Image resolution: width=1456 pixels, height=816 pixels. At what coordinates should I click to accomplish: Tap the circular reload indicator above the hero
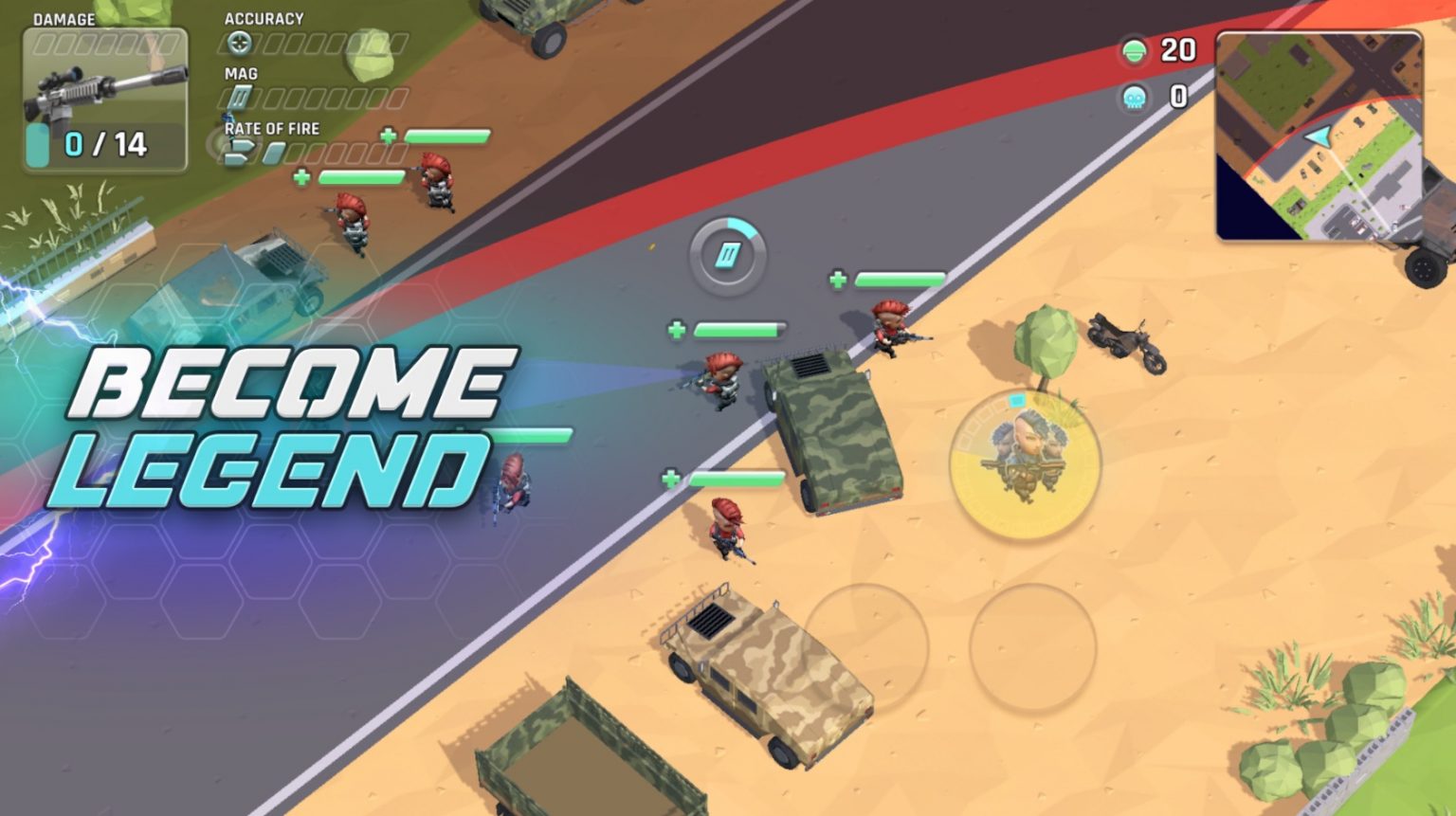coord(726,256)
